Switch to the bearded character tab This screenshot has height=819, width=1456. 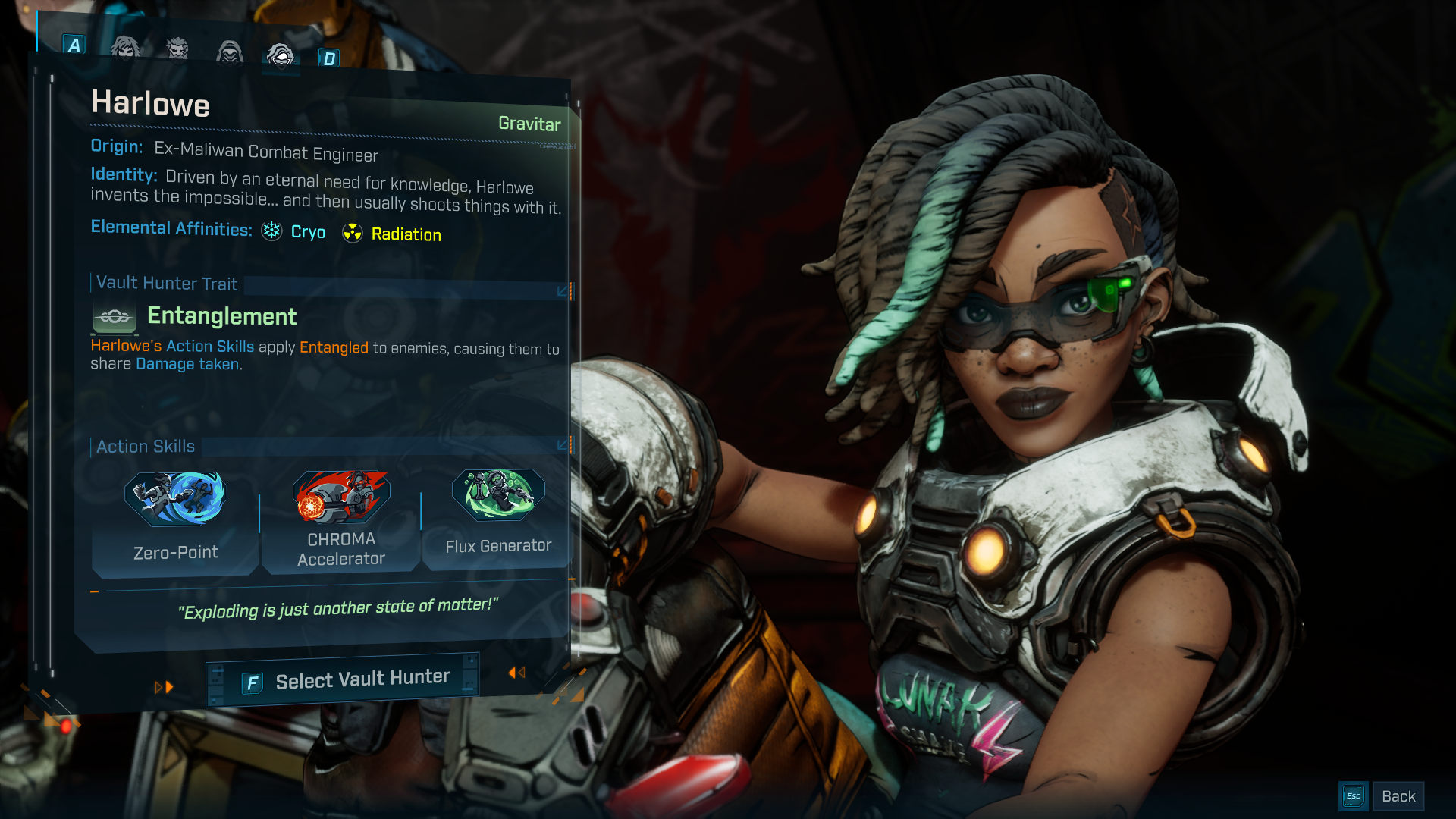pyautogui.click(x=177, y=49)
